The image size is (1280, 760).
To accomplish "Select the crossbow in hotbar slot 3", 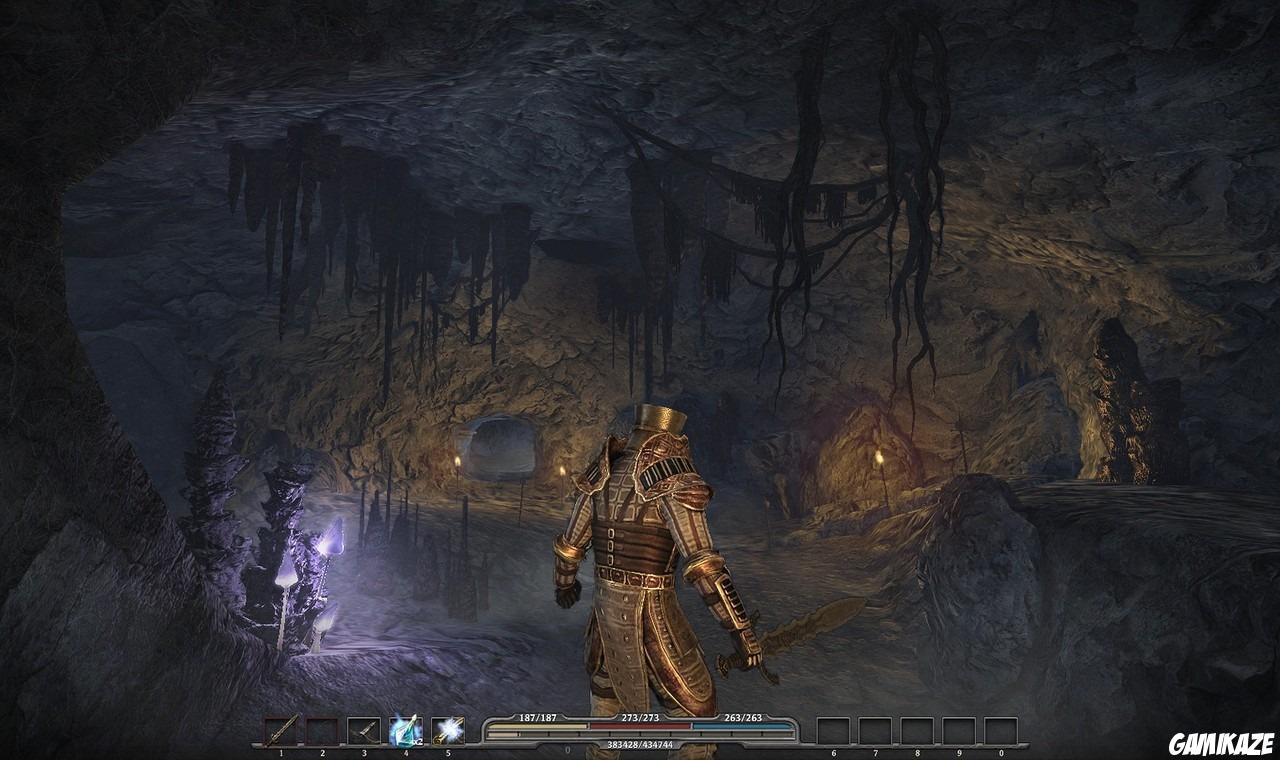I will pyautogui.click(x=322, y=728).
